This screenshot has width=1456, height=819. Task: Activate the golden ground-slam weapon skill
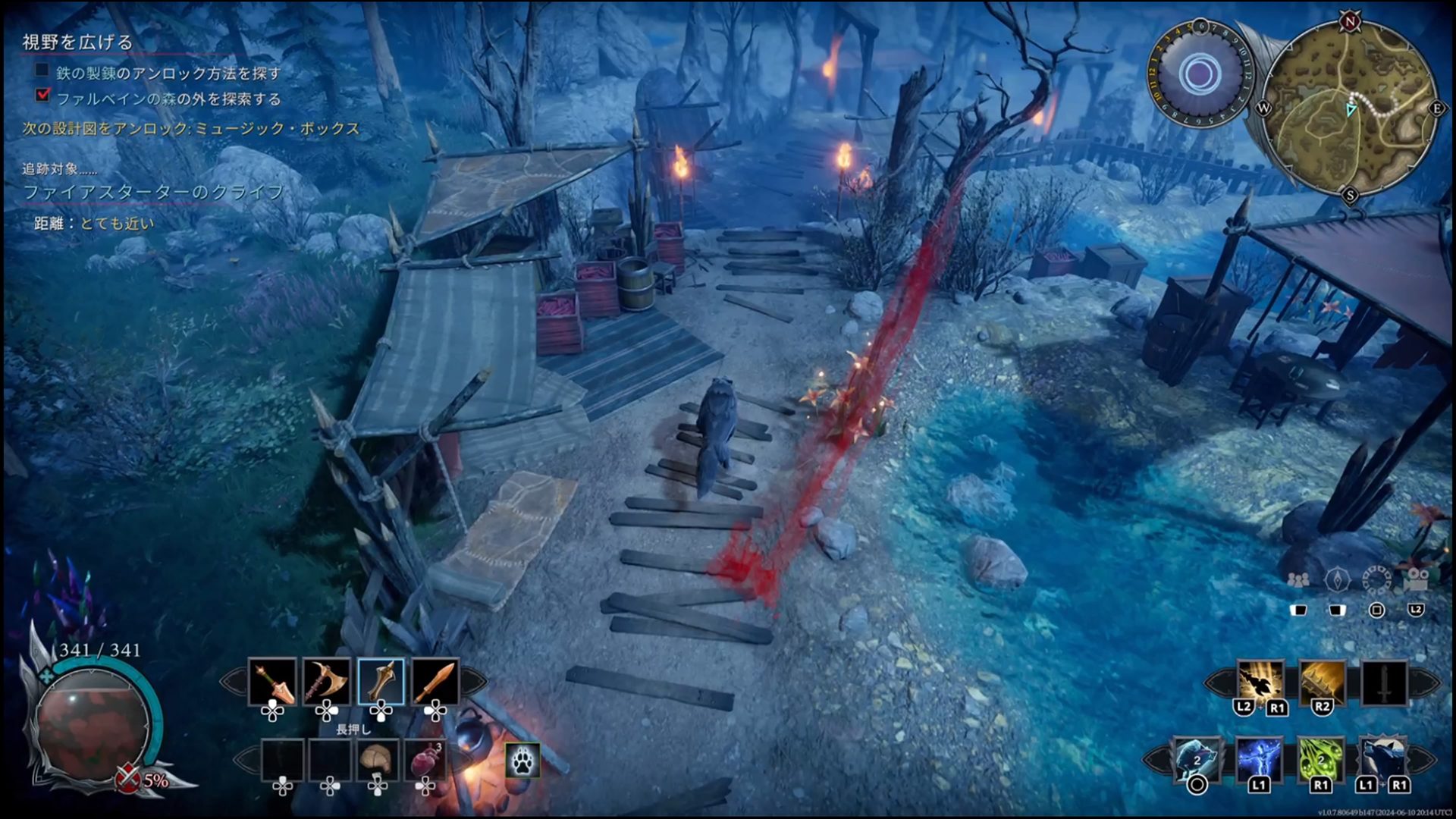[x=1260, y=682]
